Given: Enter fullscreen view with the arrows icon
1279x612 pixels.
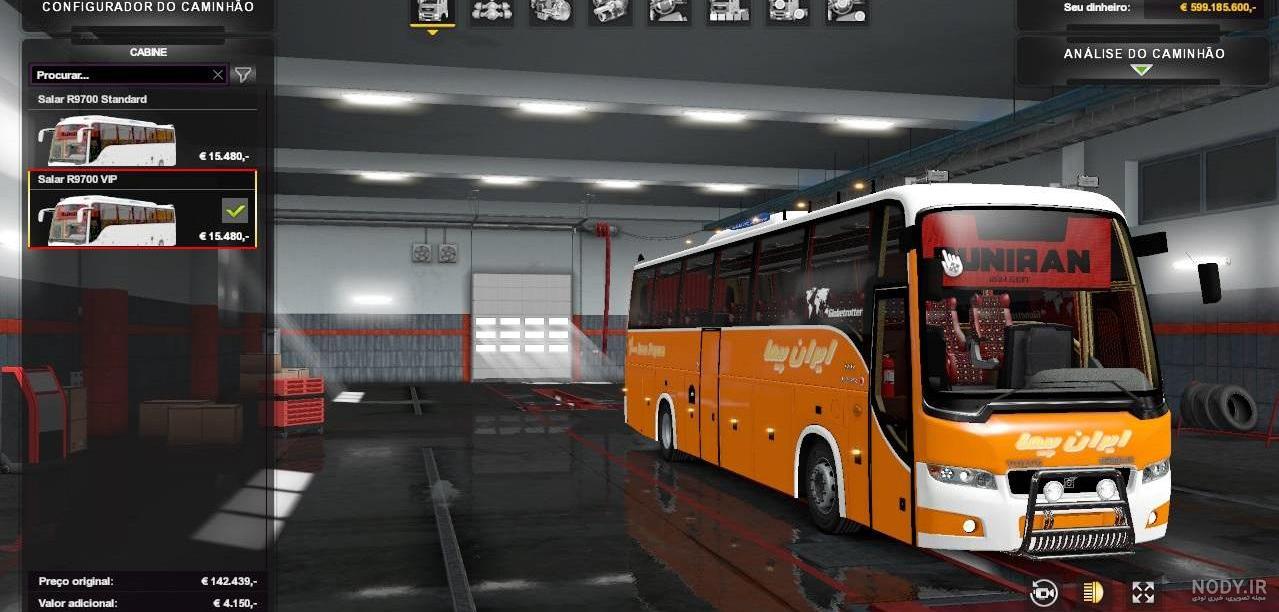Looking at the screenshot, I should click(x=1143, y=592).
